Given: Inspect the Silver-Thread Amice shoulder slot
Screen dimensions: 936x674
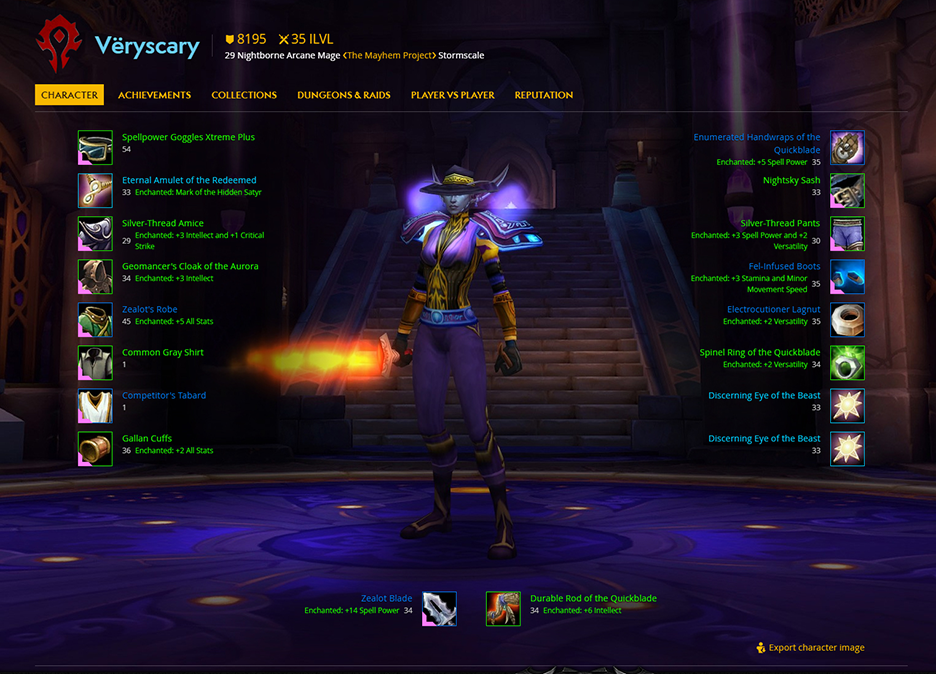Looking at the screenshot, I should 95,233.
